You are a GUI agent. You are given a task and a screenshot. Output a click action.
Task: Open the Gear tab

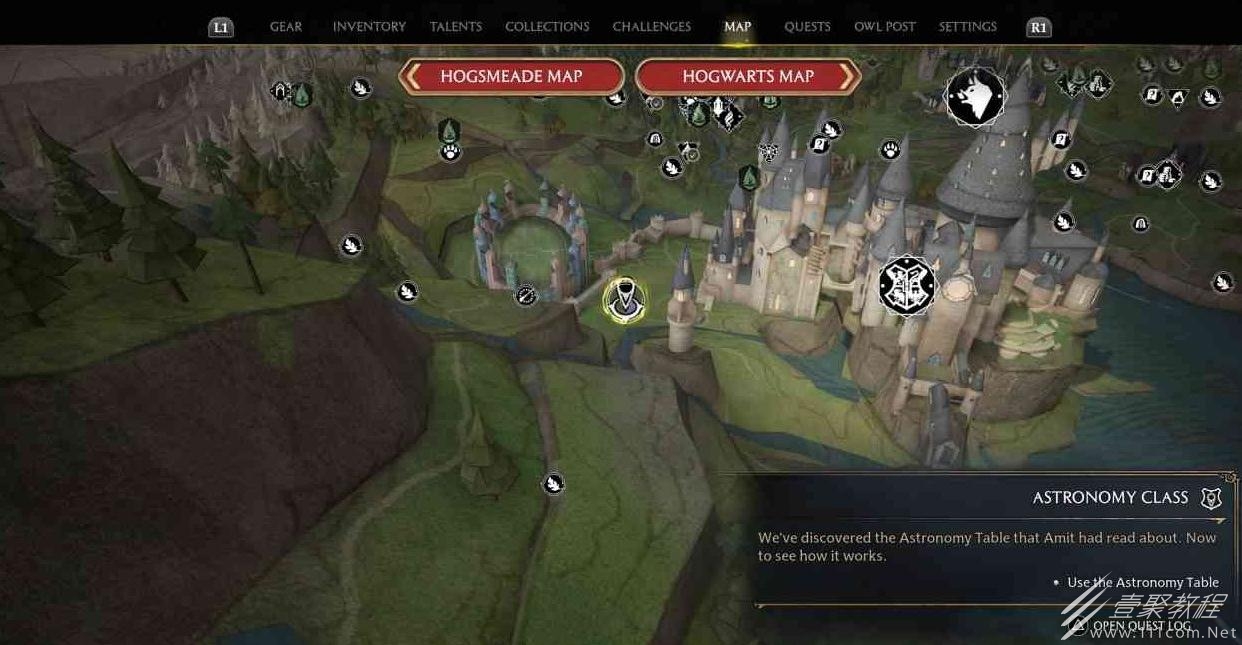(285, 27)
